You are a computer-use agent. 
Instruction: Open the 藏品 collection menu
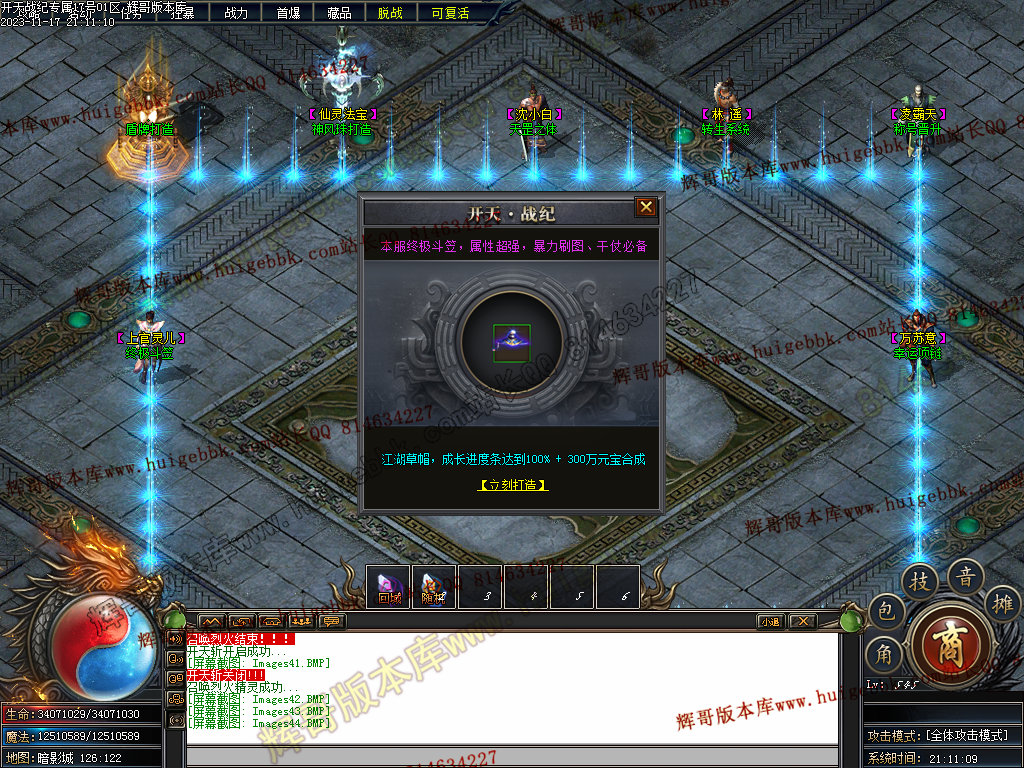point(339,13)
